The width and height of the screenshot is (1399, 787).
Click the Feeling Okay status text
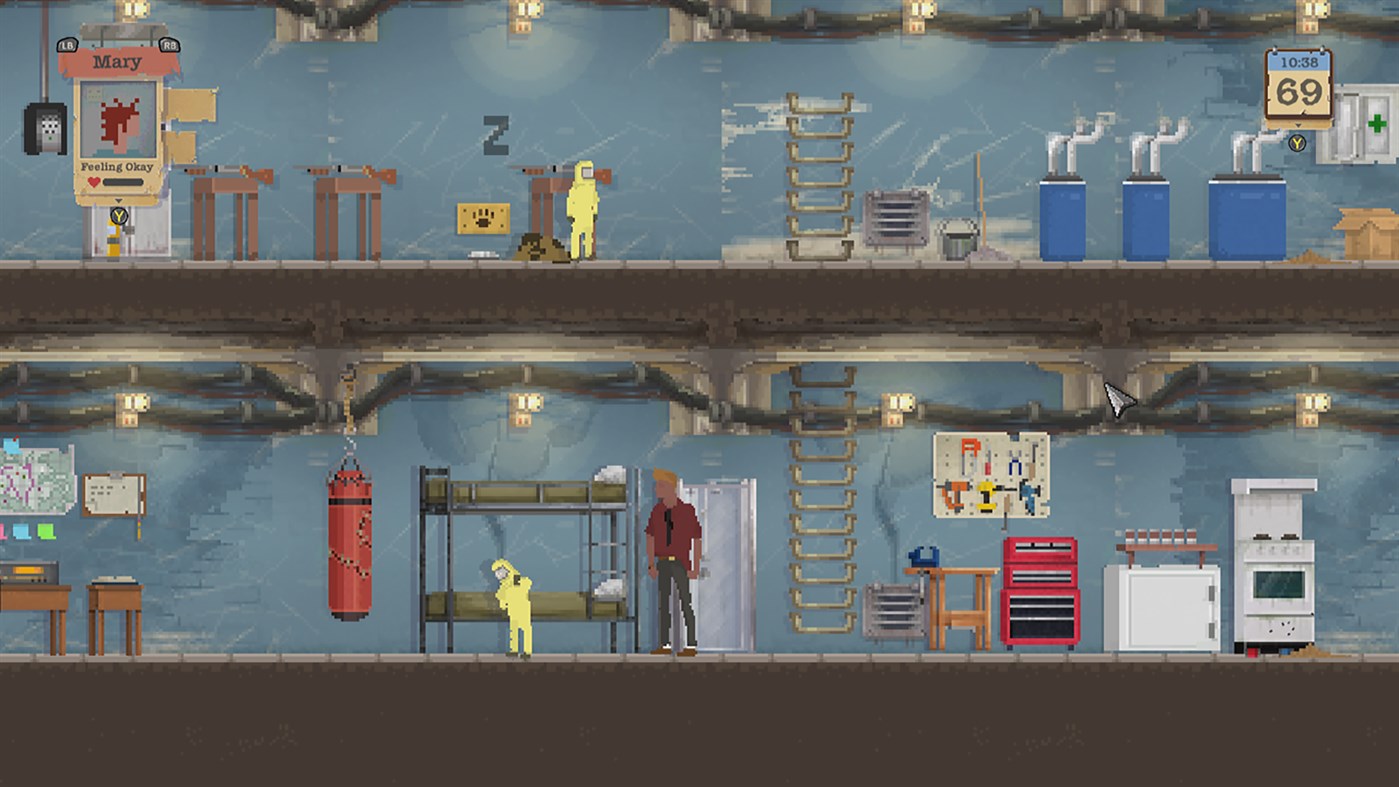coord(117,166)
